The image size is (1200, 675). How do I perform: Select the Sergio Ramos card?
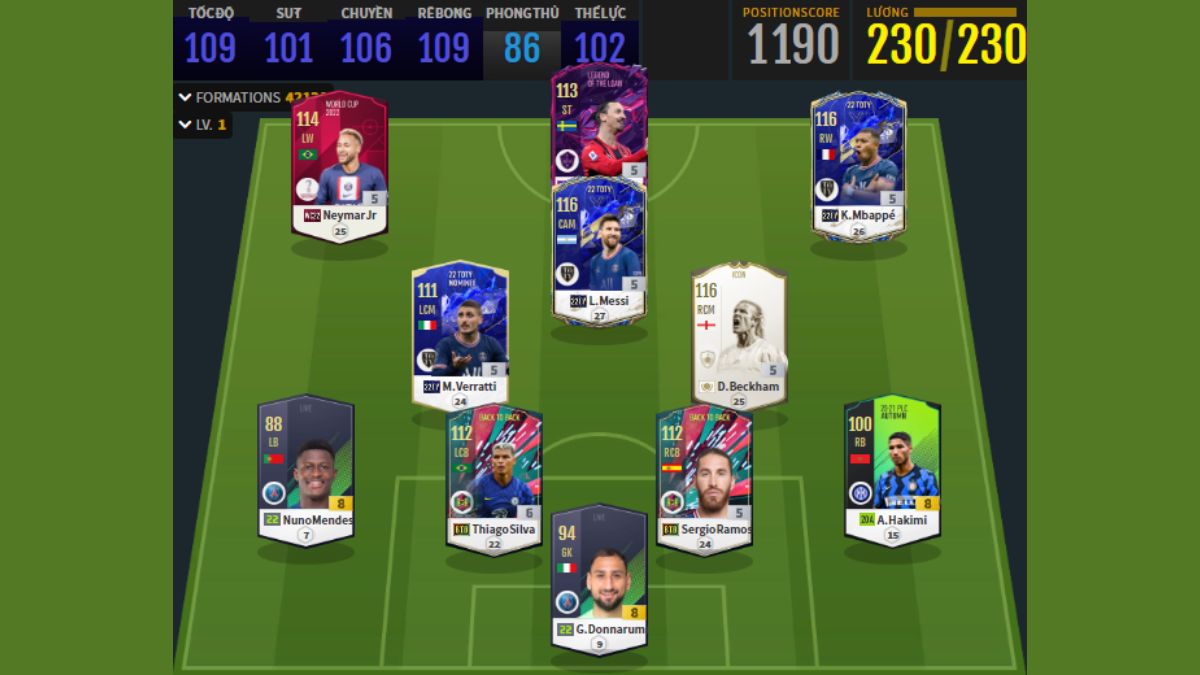click(704, 476)
